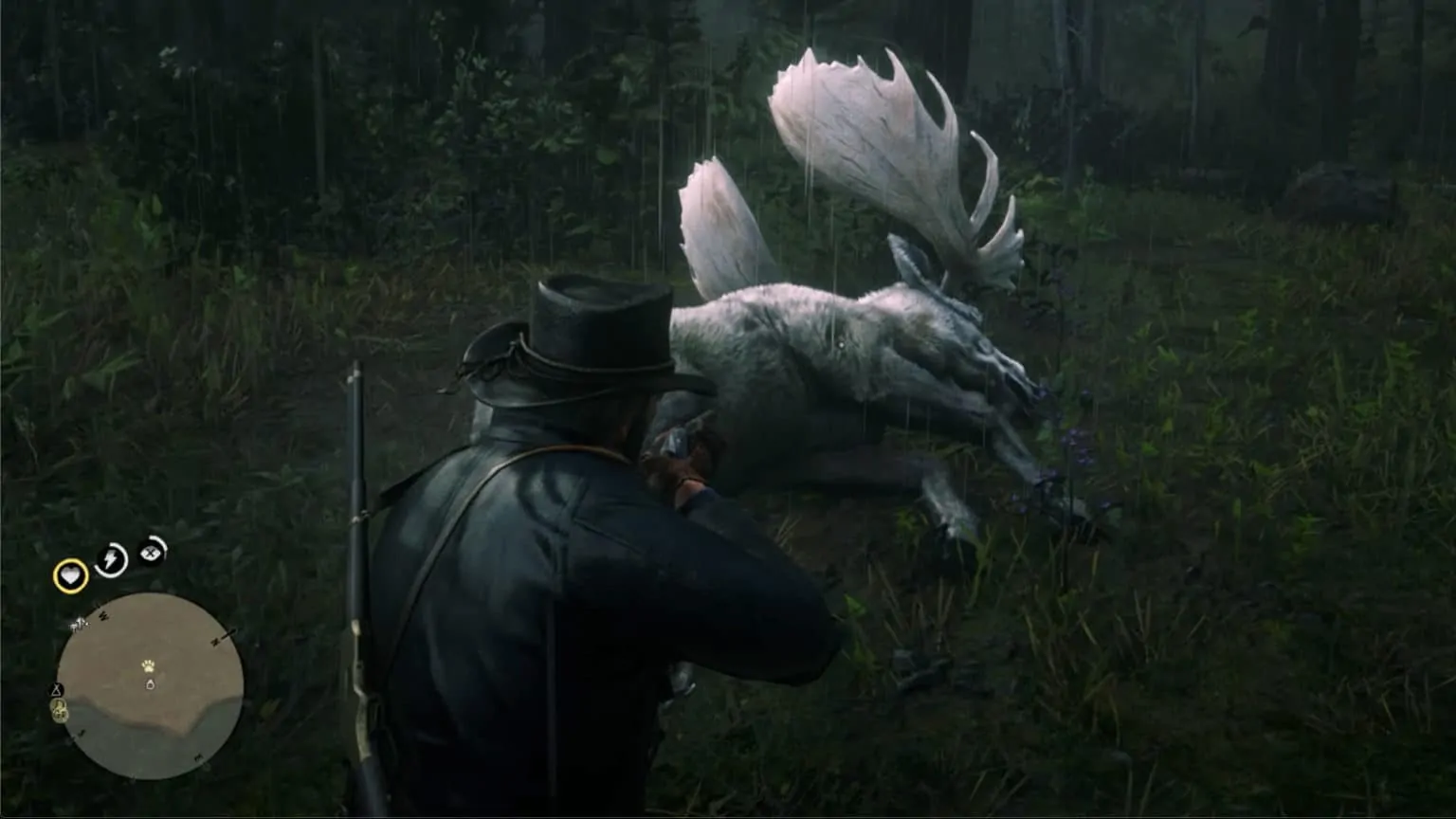Viewport: 1456px width, 819px height.
Task: Click the N compass letter on the minimap
Action: point(215,642)
